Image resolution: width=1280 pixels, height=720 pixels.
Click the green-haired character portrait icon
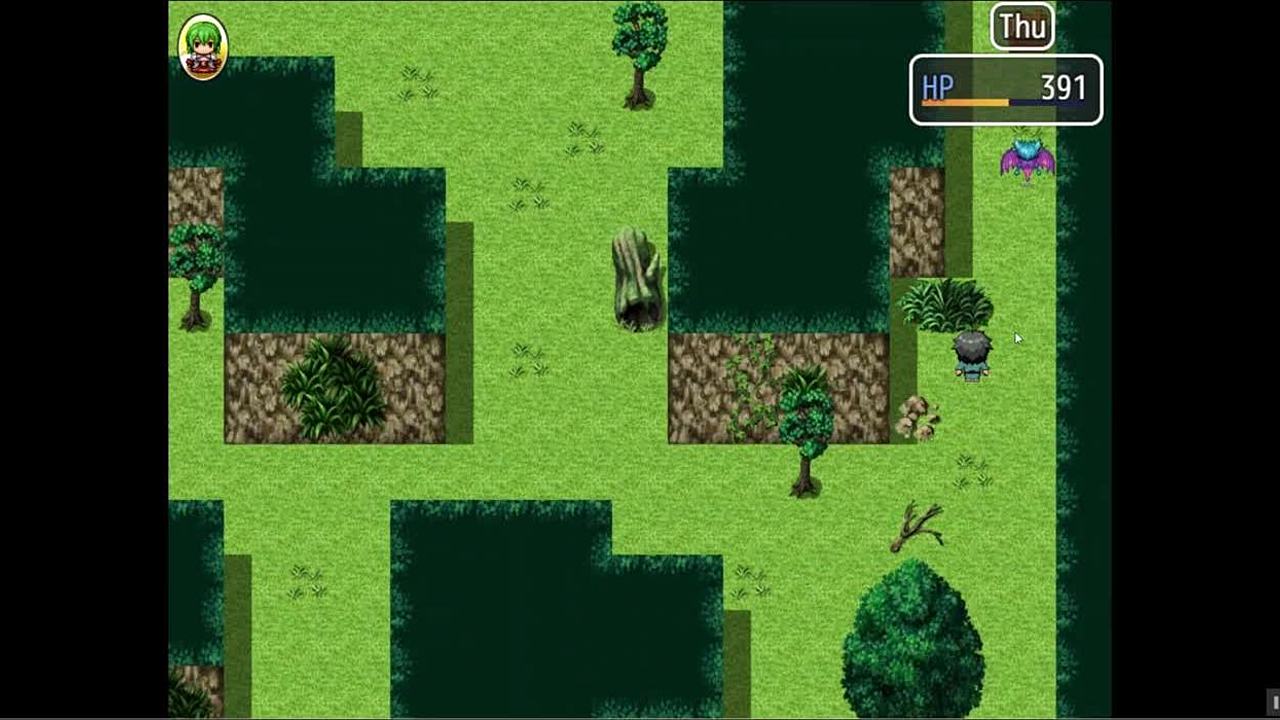[x=202, y=47]
